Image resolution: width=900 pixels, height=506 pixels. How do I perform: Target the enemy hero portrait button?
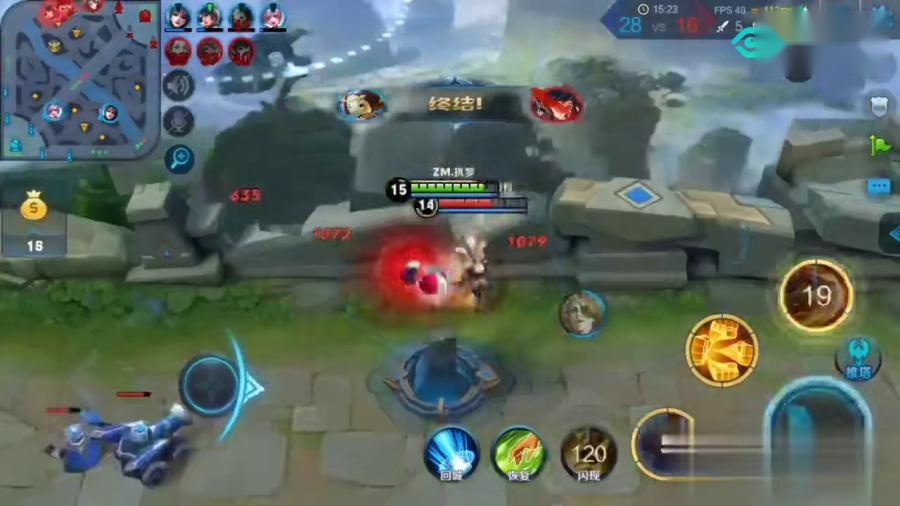coord(581,313)
